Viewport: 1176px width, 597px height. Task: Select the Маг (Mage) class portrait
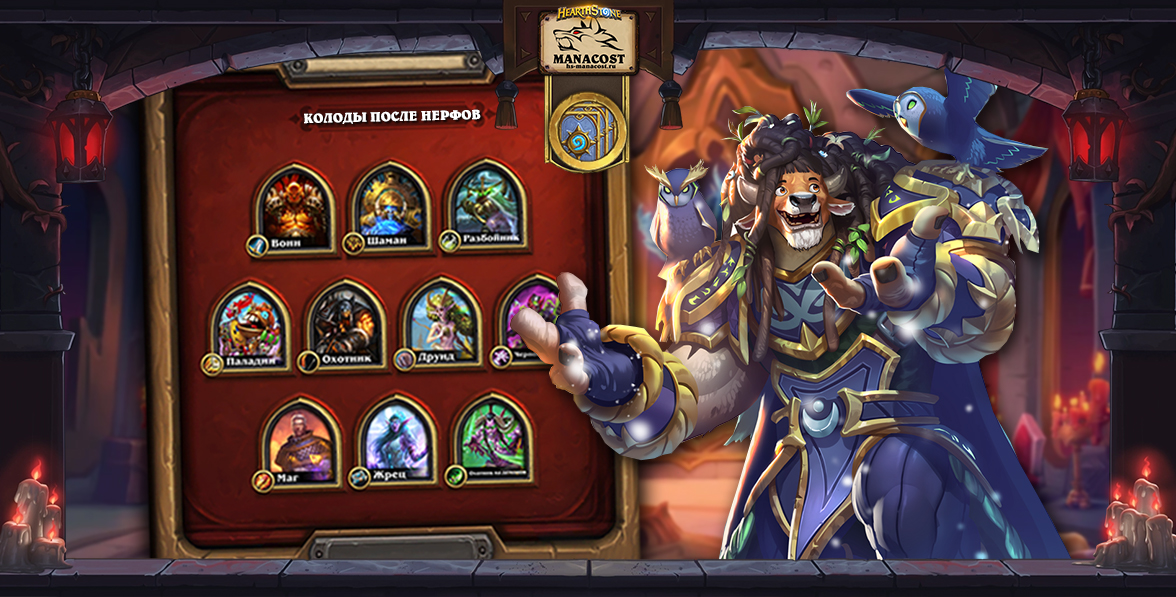301,440
